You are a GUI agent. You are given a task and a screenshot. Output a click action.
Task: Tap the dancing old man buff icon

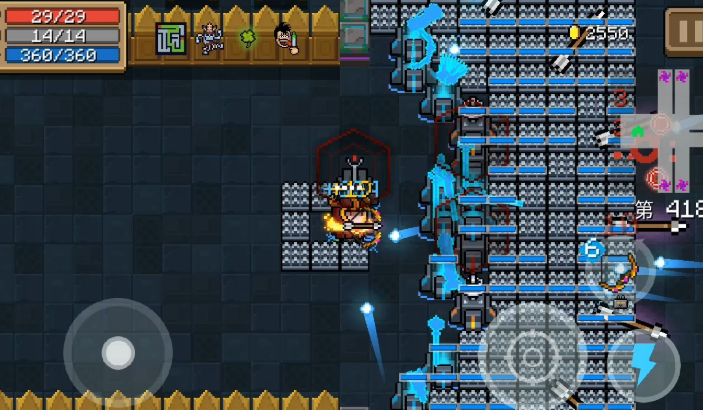[210, 38]
